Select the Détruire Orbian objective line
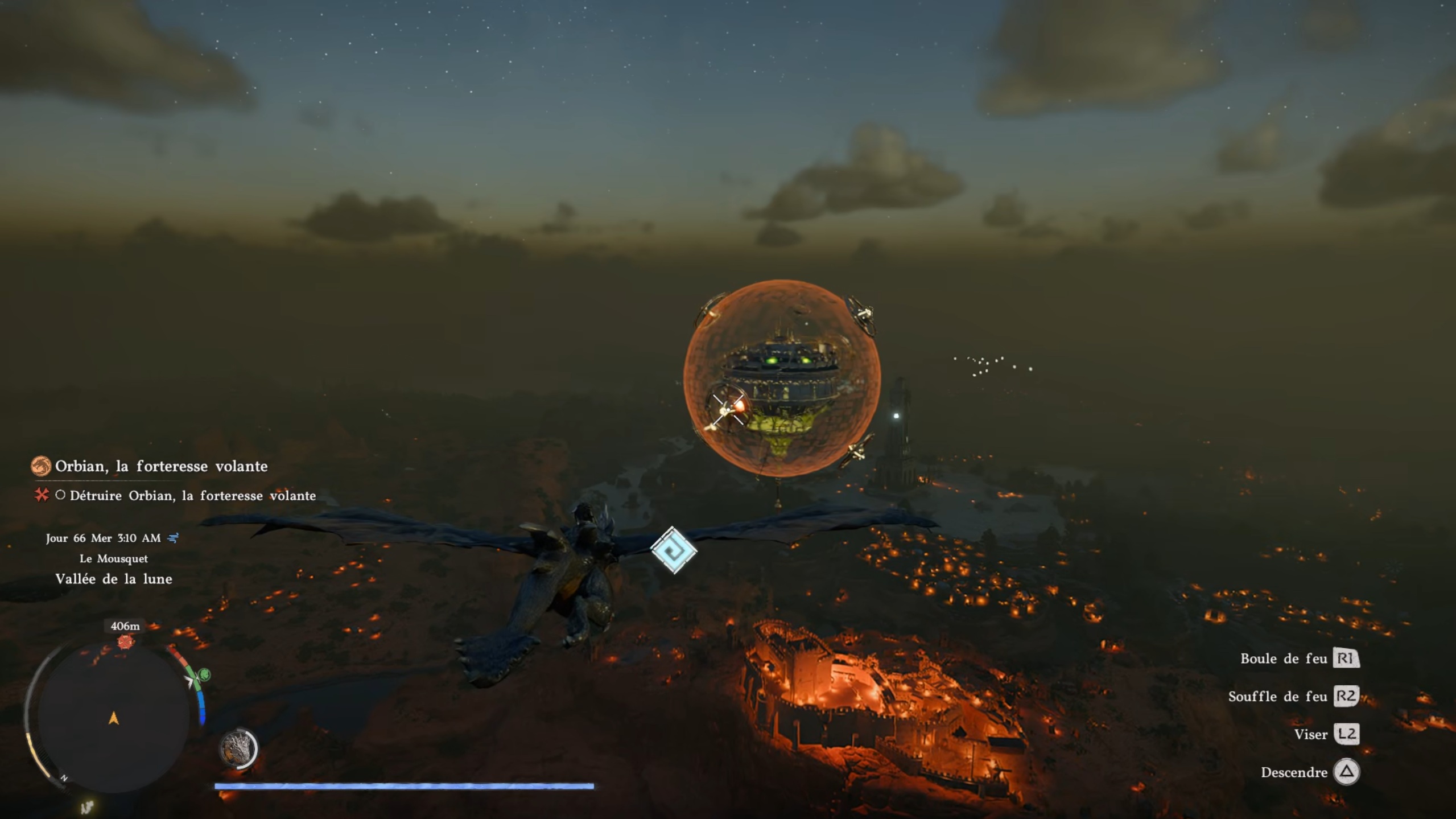 click(192, 496)
